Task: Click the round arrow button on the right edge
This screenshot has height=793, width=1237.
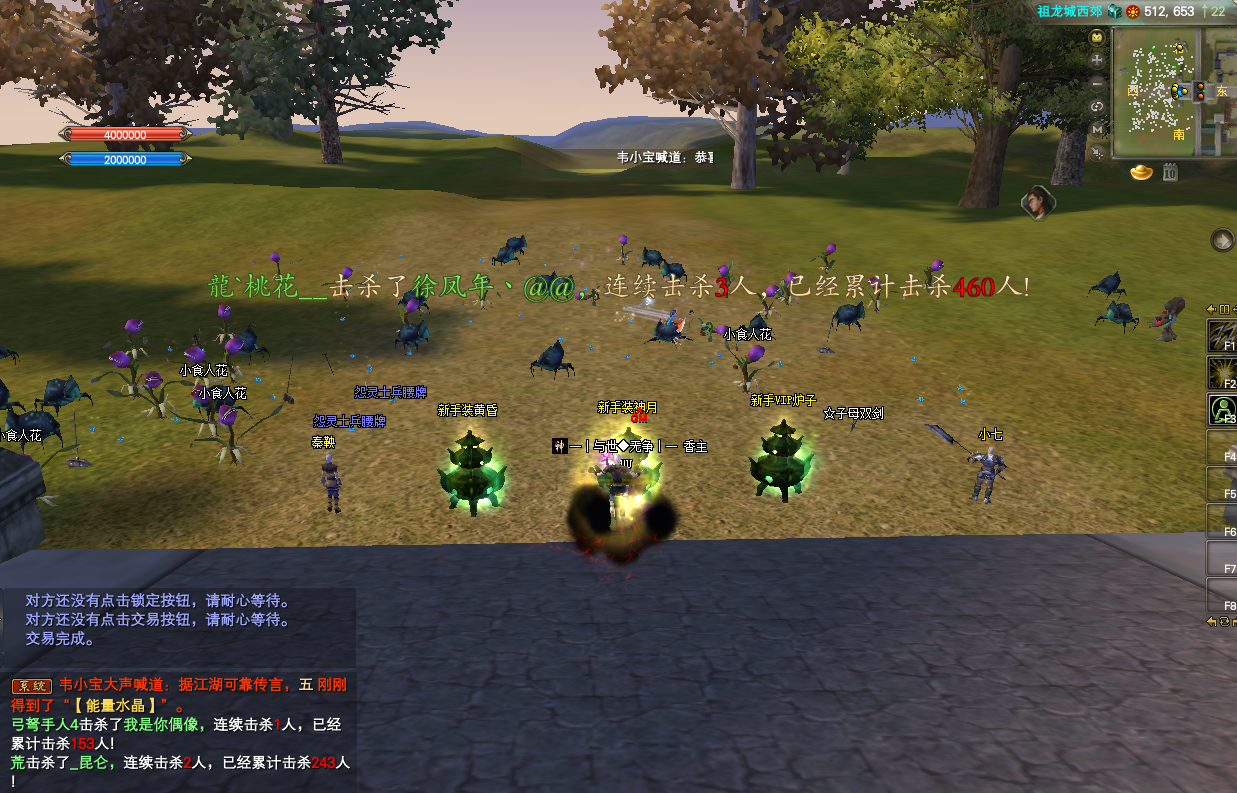Action: click(1222, 240)
